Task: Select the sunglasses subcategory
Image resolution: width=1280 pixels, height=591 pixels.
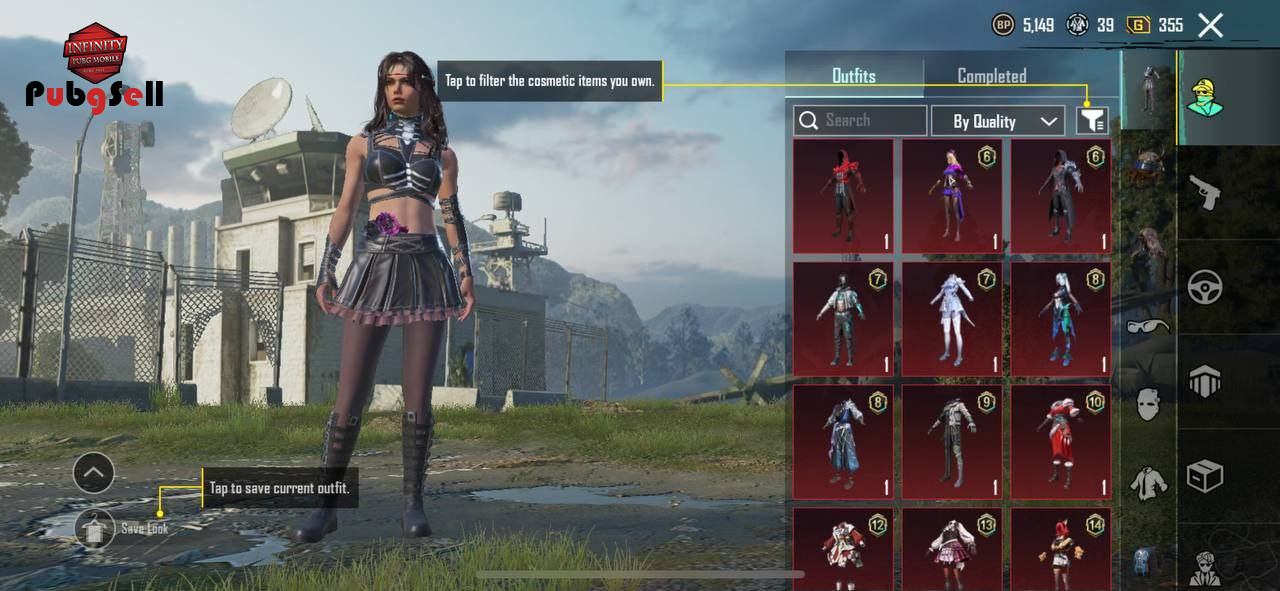Action: click(1147, 326)
